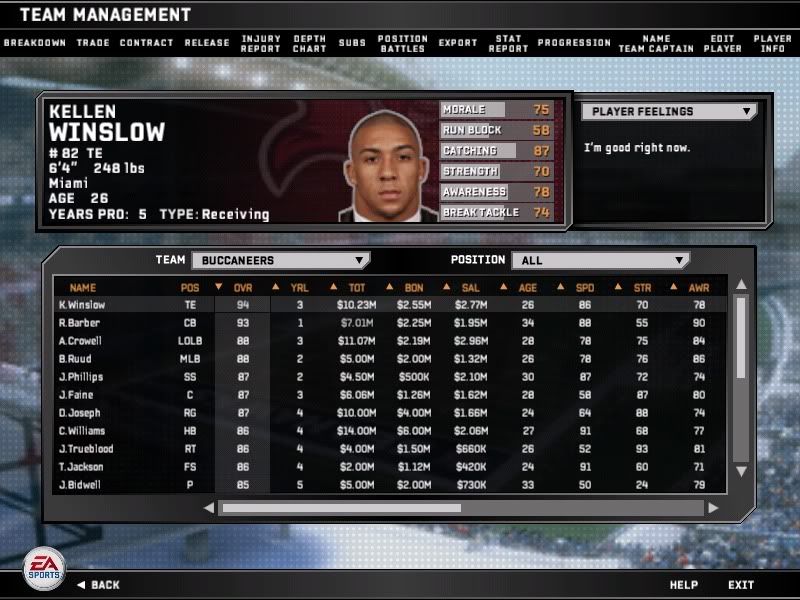Open the Position filter dropdown set to All

click(x=600, y=260)
